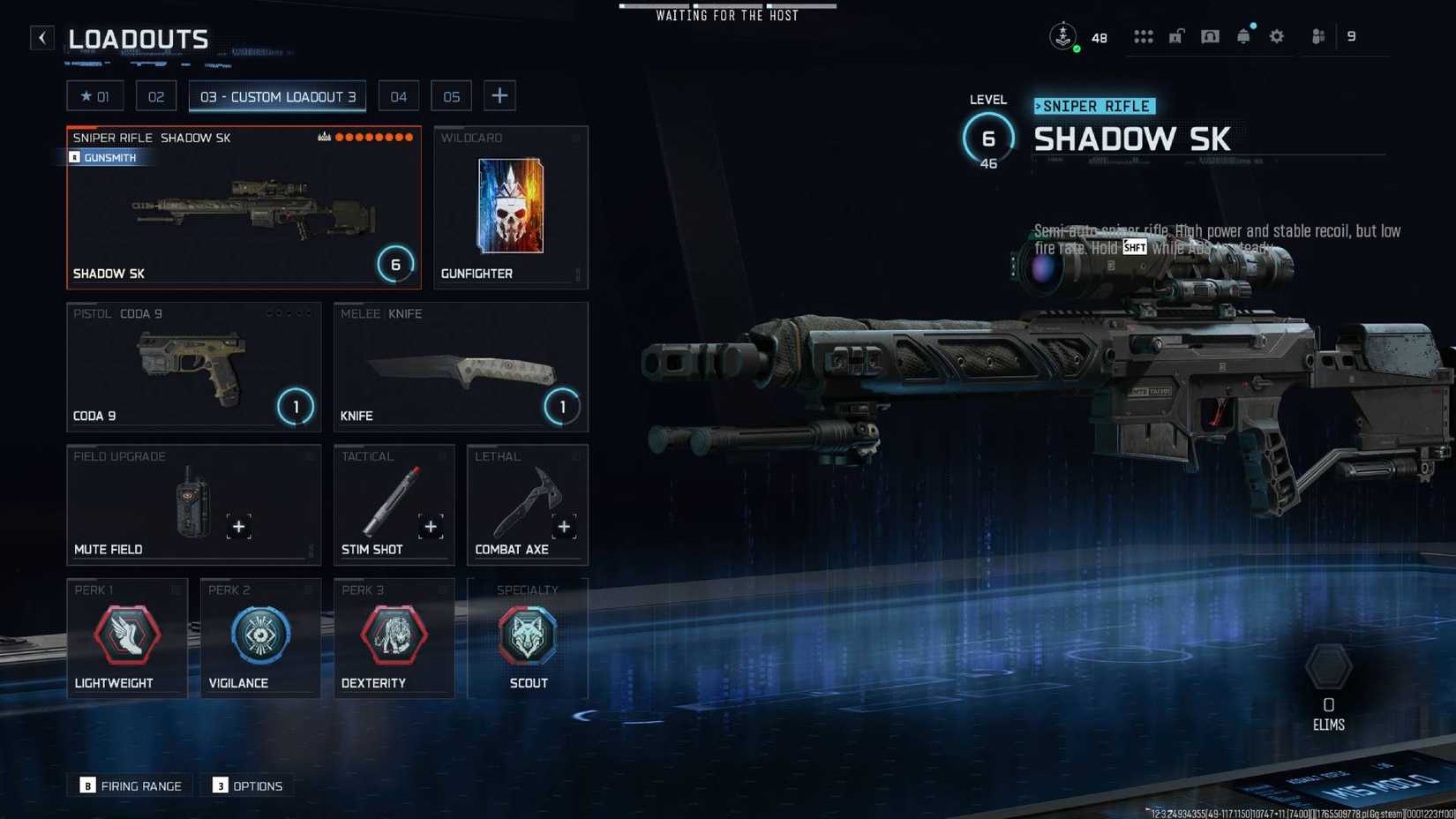Click the Gunfighter wildcard card
The width and height of the screenshot is (1456, 819).
click(x=510, y=207)
